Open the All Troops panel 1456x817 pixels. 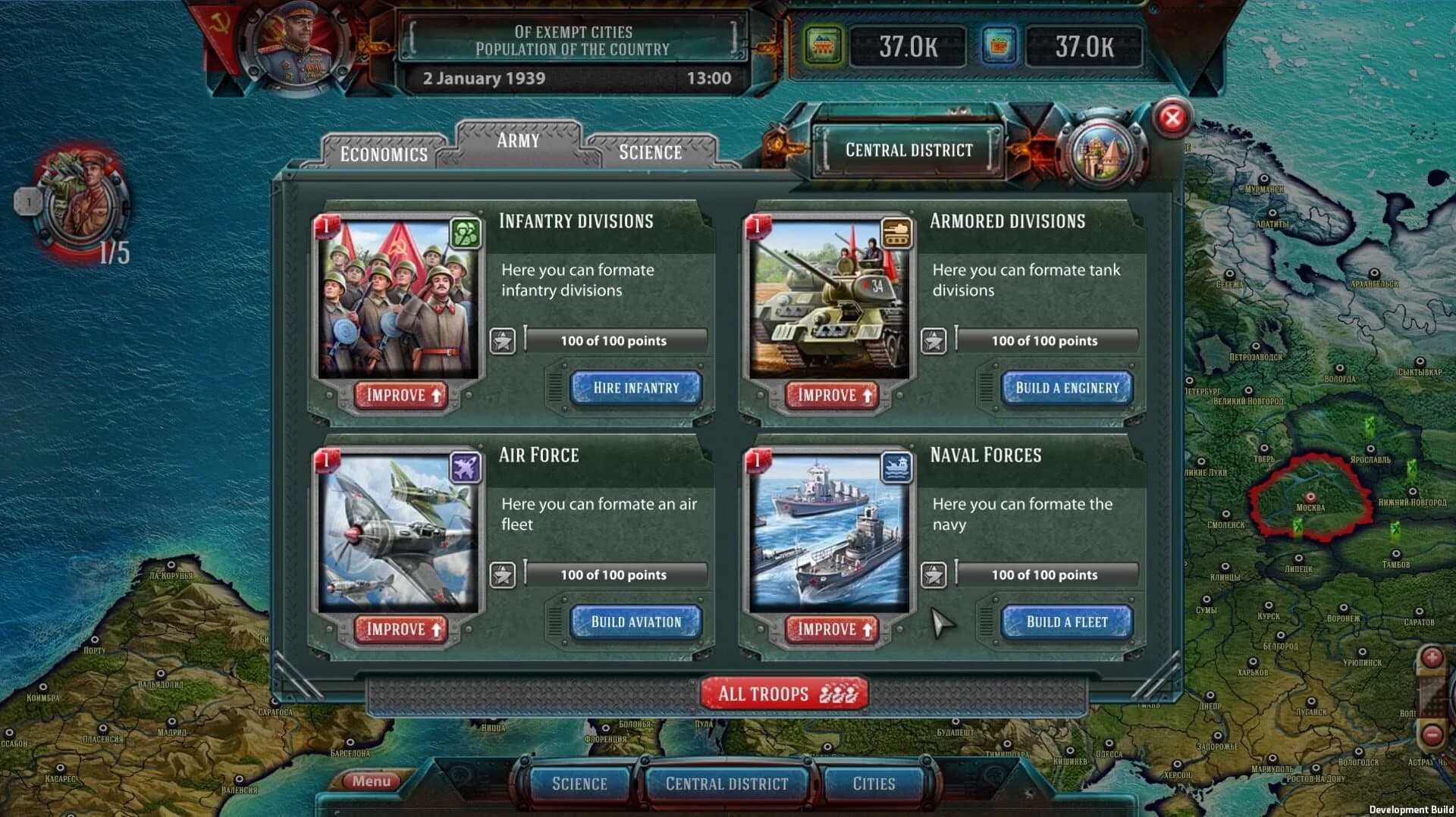(783, 693)
